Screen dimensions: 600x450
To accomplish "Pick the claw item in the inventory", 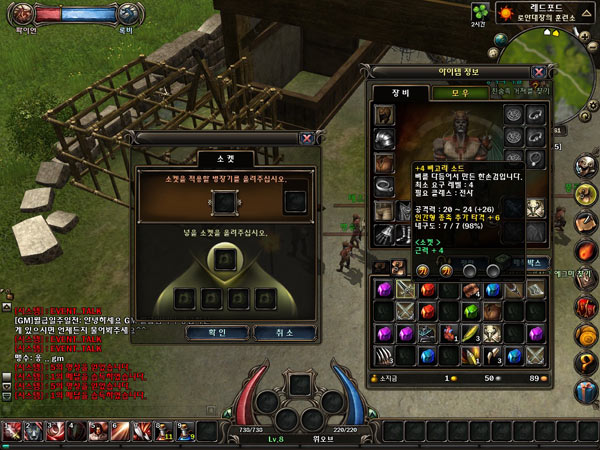I will [x=384, y=354].
